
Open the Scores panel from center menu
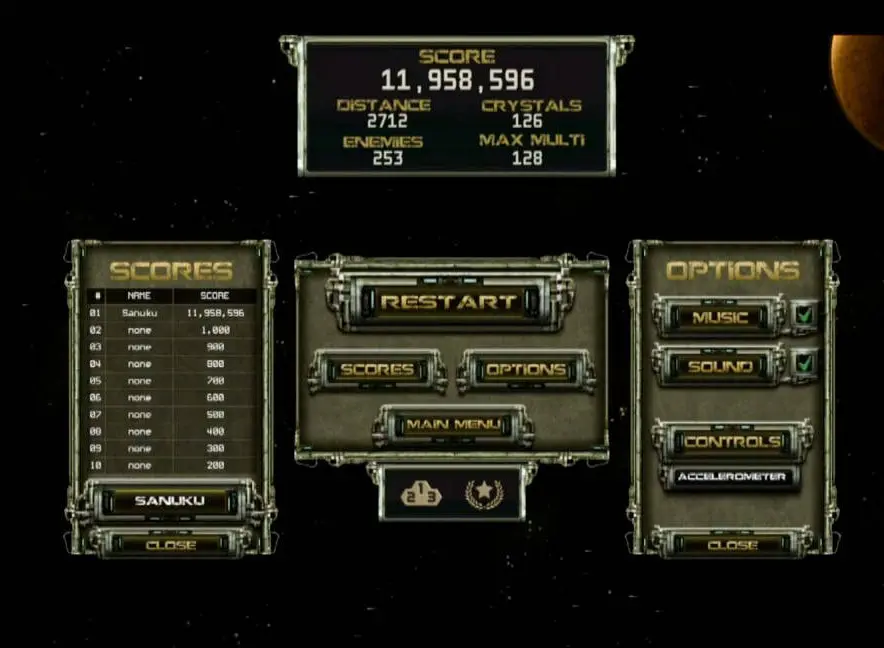point(377,370)
